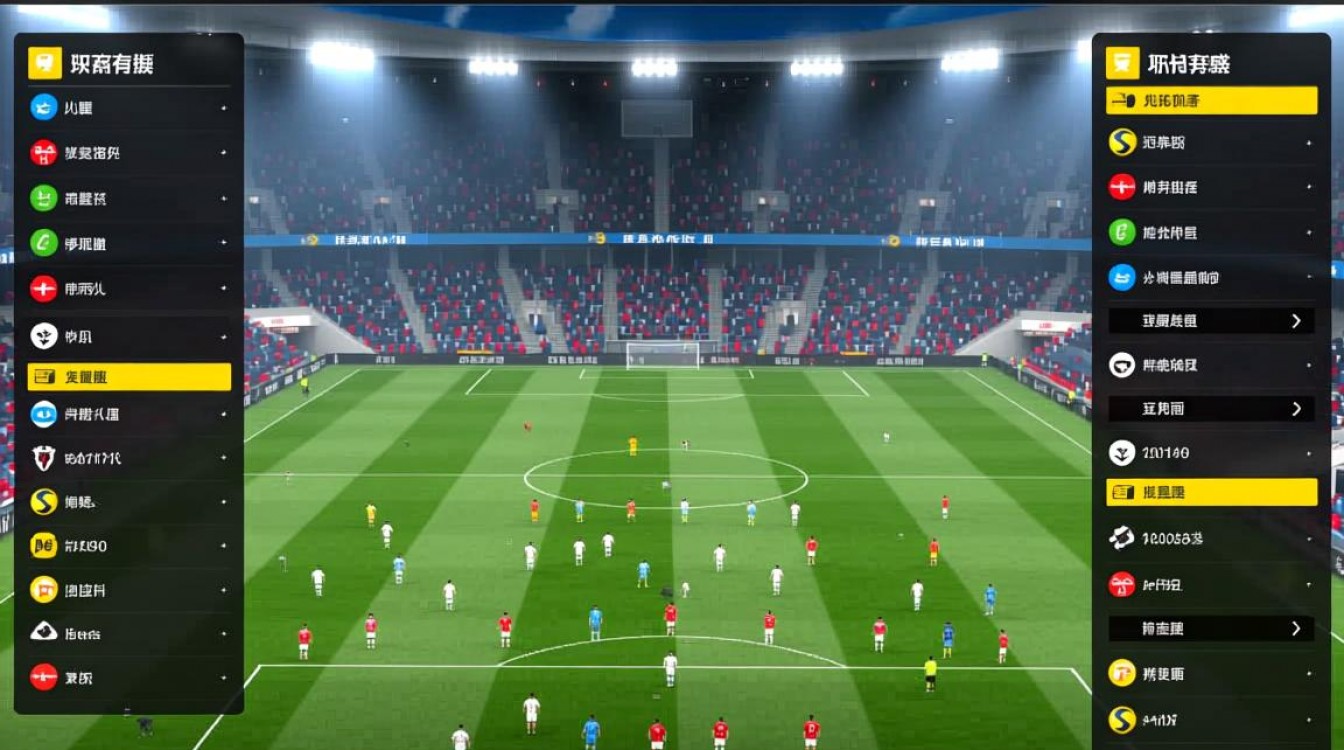Select the yellow highlighted menu item in left sidebar
The image size is (1344, 750).
click(x=128, y=377)
